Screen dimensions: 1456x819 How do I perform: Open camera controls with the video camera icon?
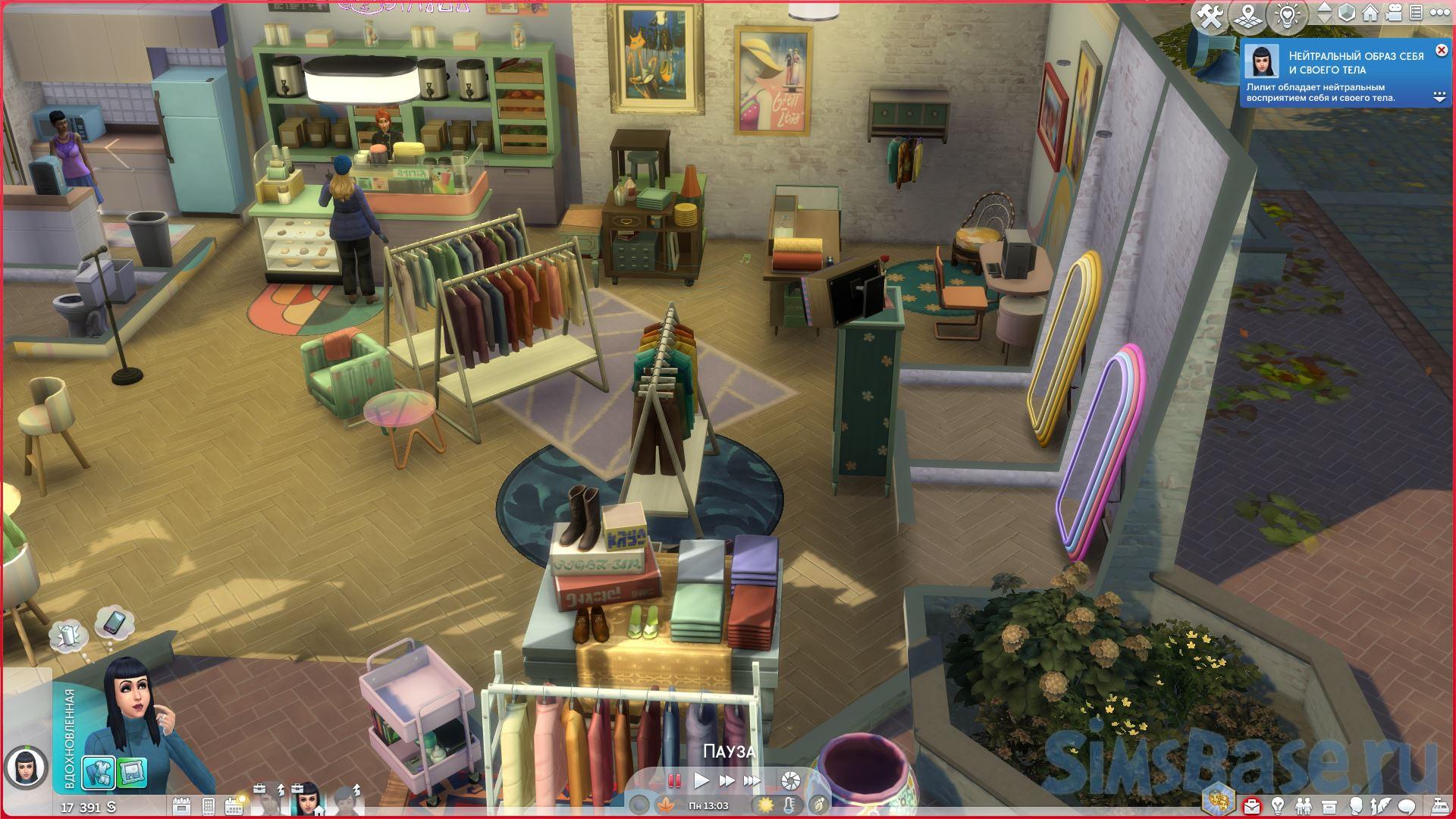point(1392,14)
